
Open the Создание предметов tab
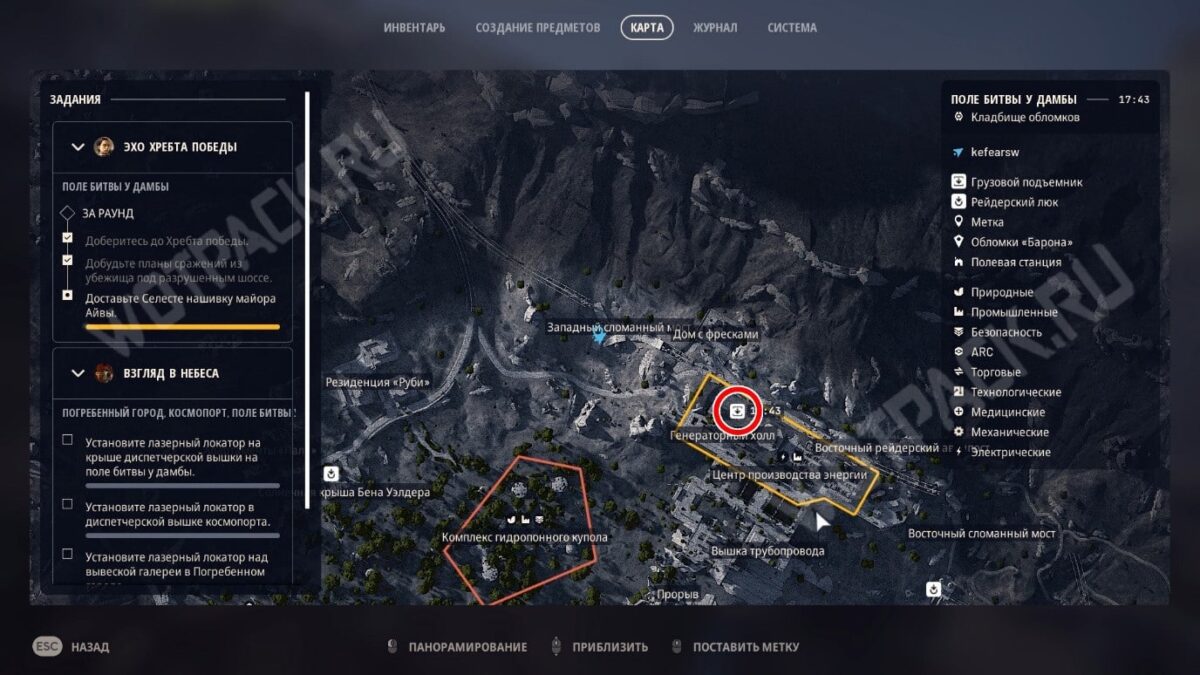click(x=538, y=28)
